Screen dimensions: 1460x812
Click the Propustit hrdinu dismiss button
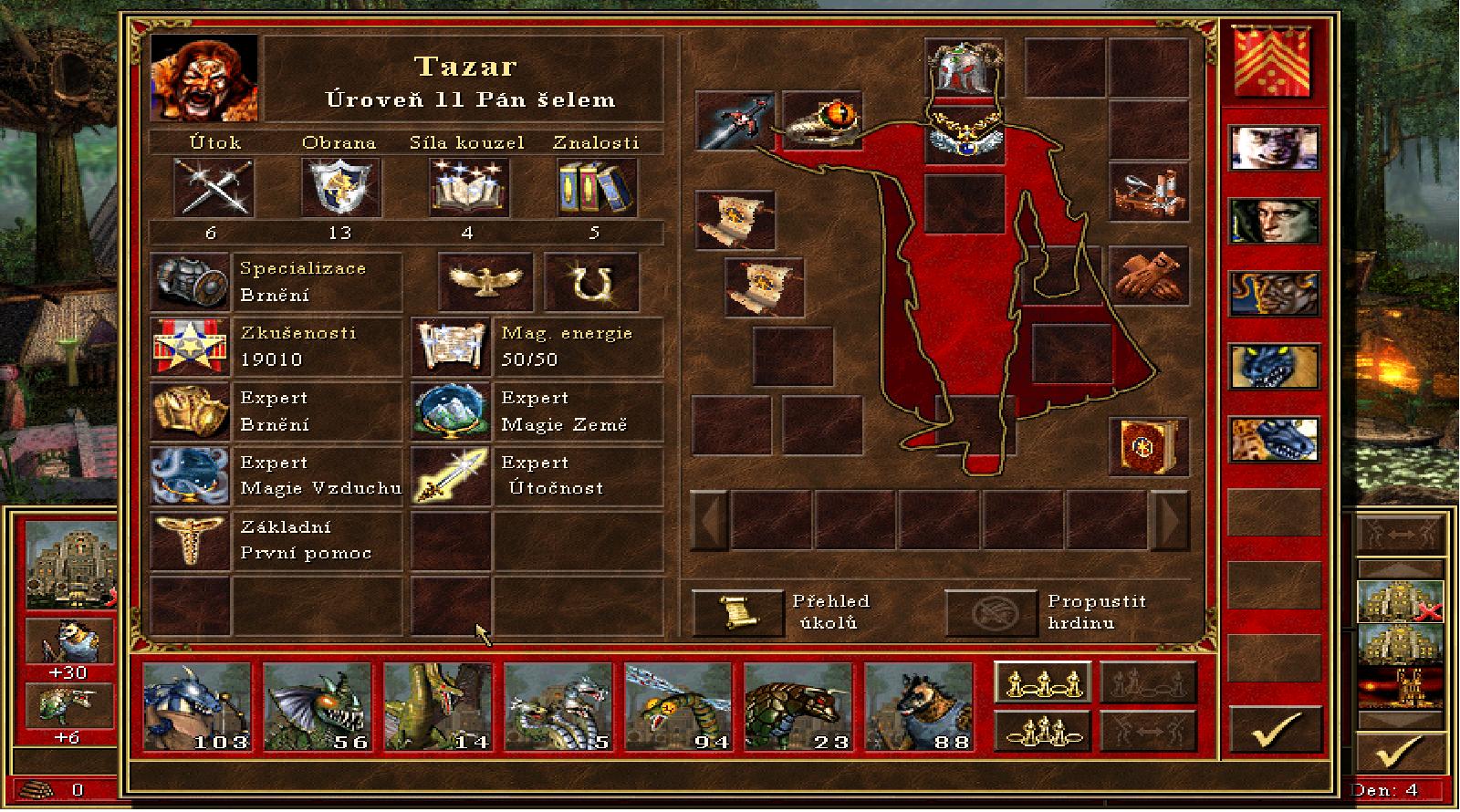990,612
